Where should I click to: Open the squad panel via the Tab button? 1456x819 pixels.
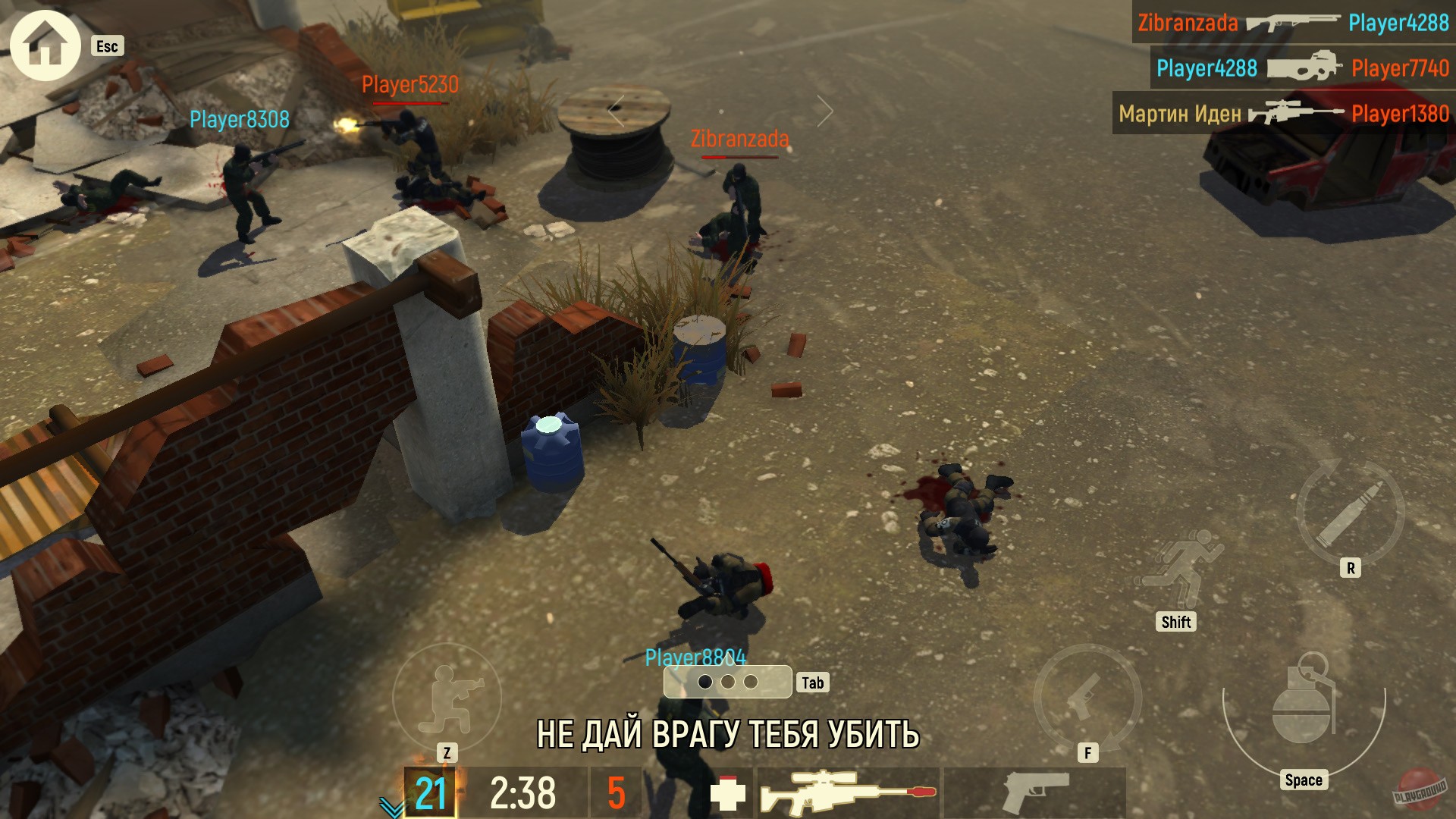(814, 682)
